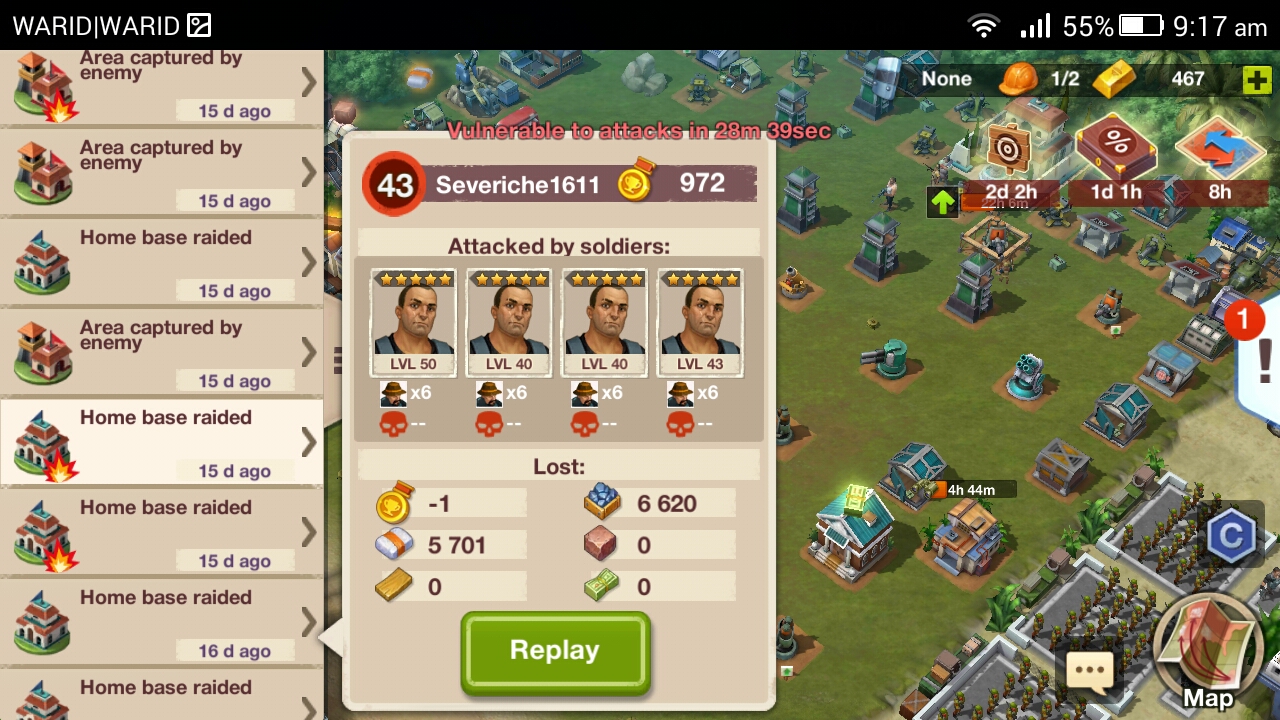This screenshot has width=1280, height=720.
Task: Select the LVL 43 soldier card
Action: 700,322
